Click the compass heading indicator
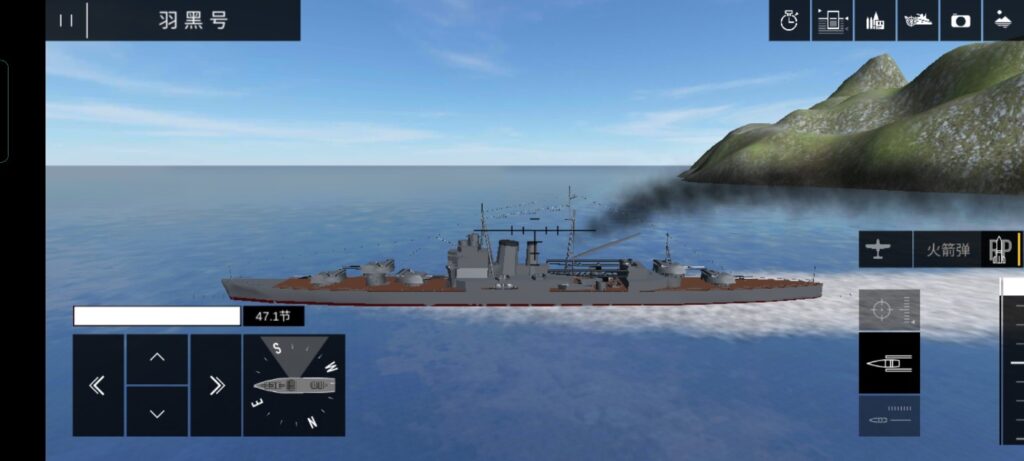1024x461 pixels. click(x=294, y=385)
